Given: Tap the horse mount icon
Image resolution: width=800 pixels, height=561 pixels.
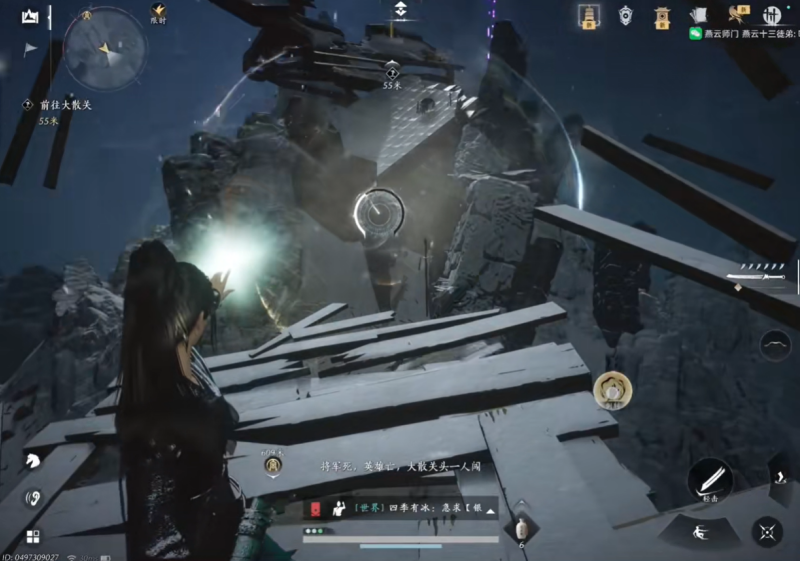Looking at the screenshot, I should pos(33,461).
